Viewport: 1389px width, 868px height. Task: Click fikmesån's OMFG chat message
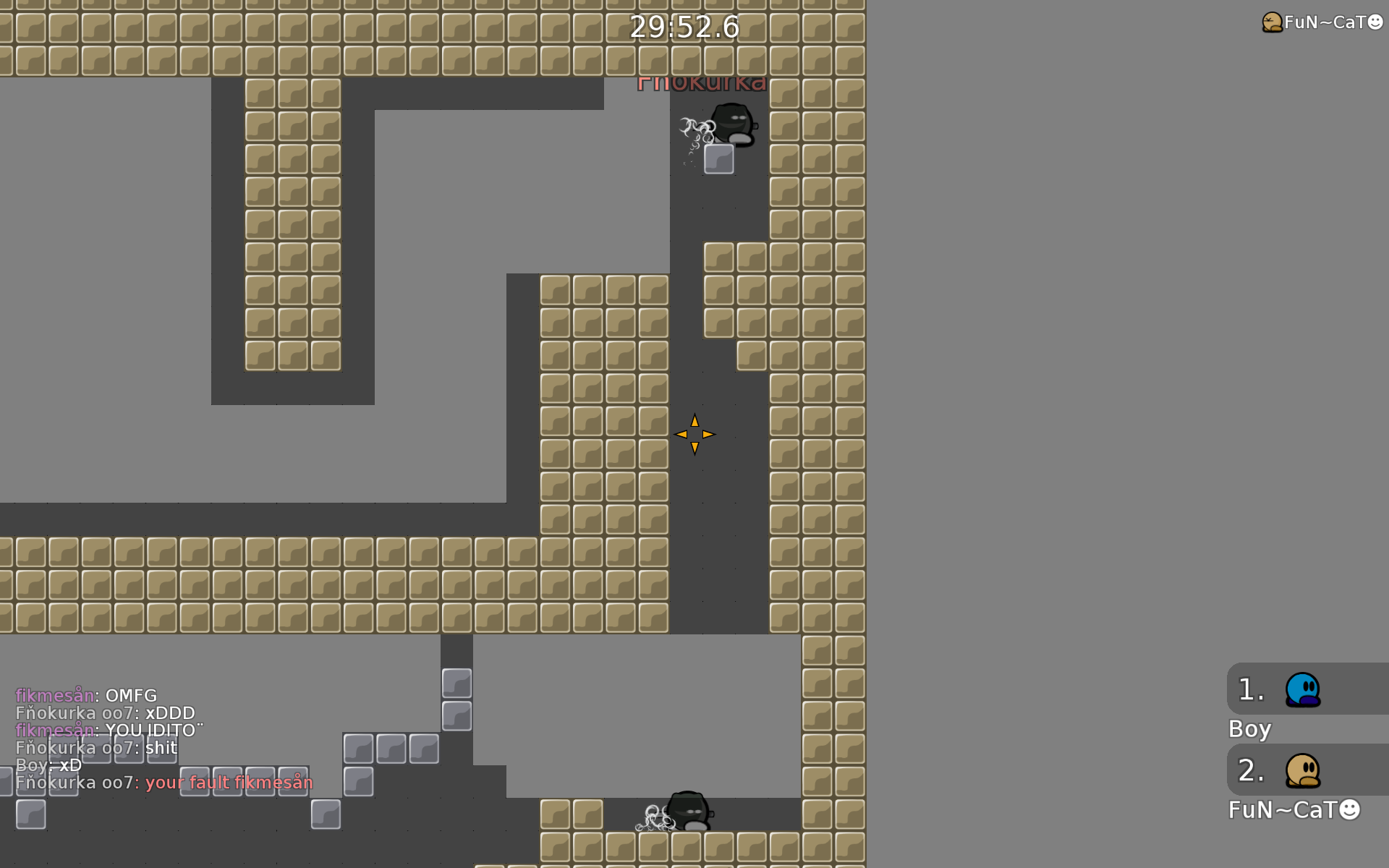point(86,695)
